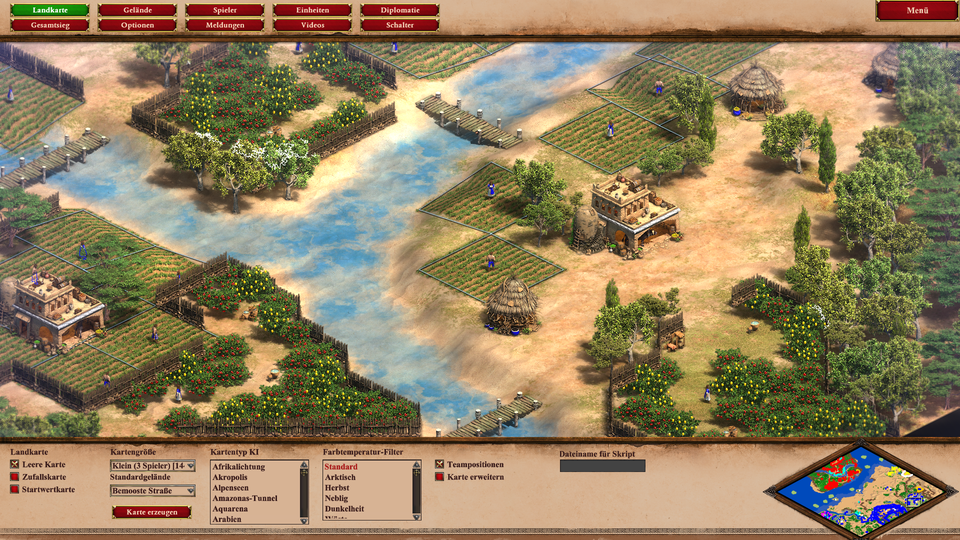
Task: Open the Menü button
Action: pos(916,10)
